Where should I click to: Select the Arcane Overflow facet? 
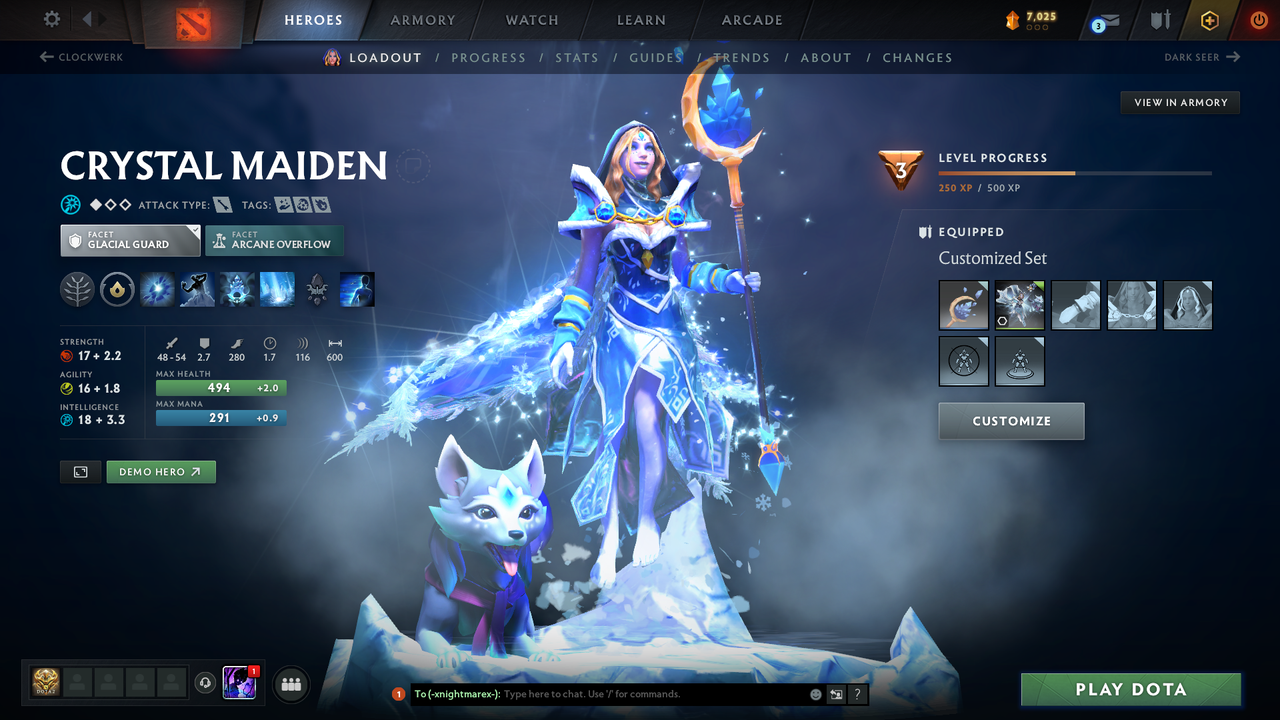coord(274,240)
